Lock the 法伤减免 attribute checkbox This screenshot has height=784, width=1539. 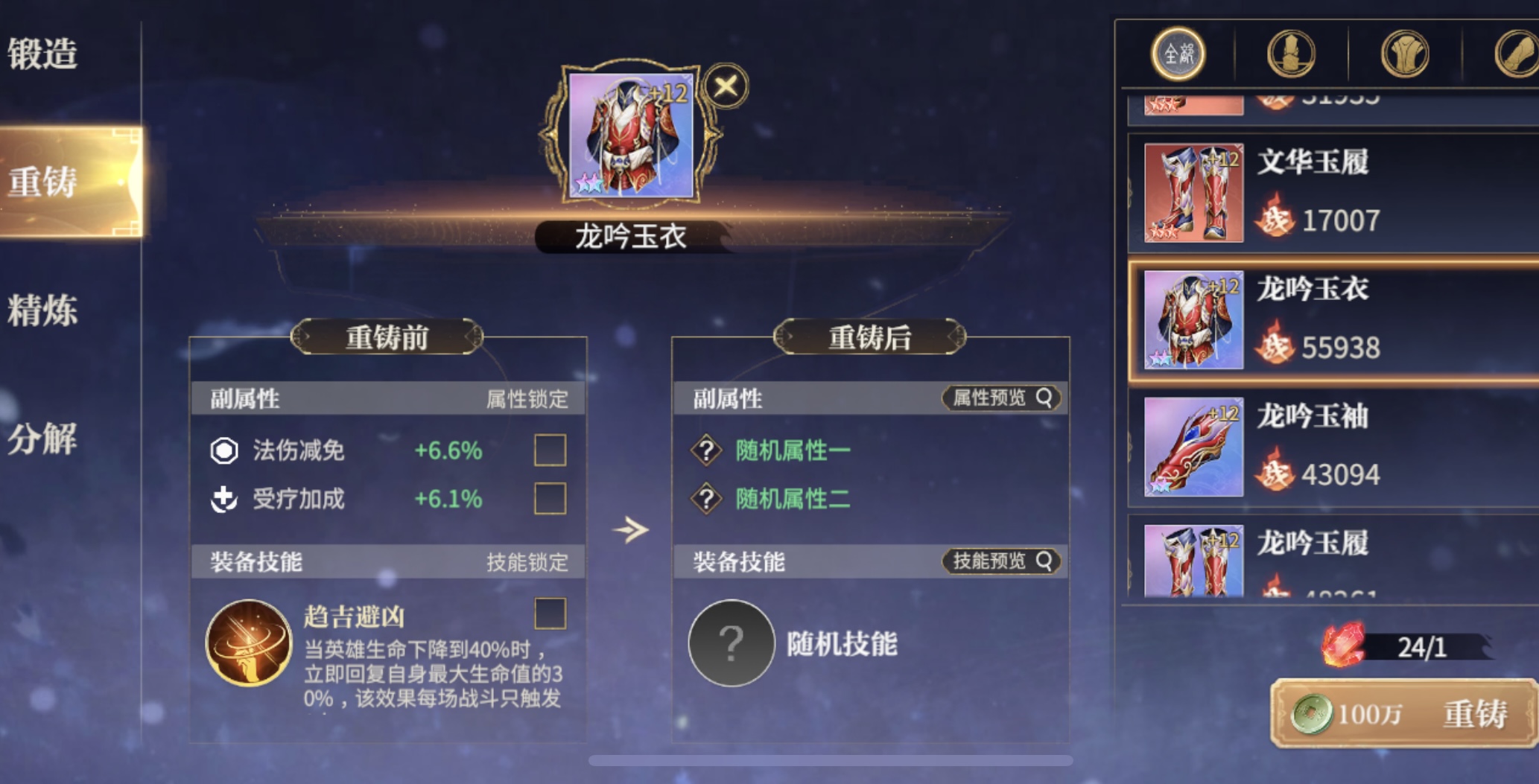[x=550, y=450]
